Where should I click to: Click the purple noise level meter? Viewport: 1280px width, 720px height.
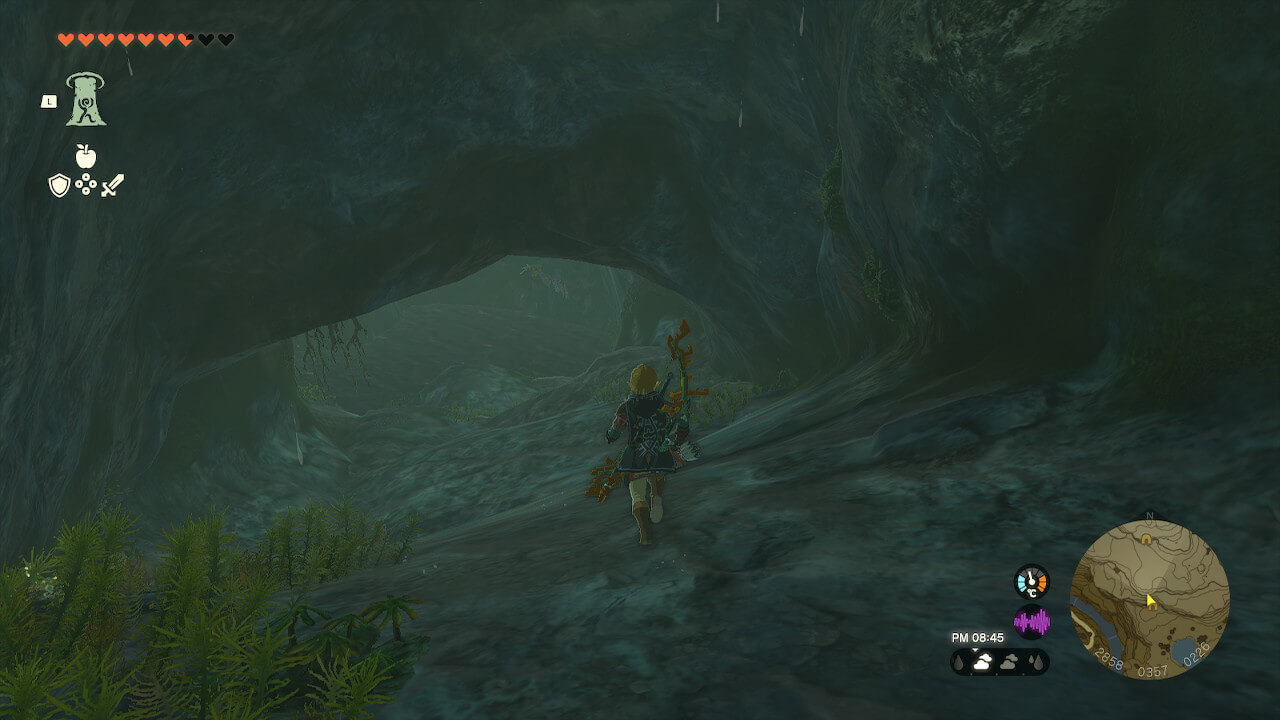coord(1031,622)
